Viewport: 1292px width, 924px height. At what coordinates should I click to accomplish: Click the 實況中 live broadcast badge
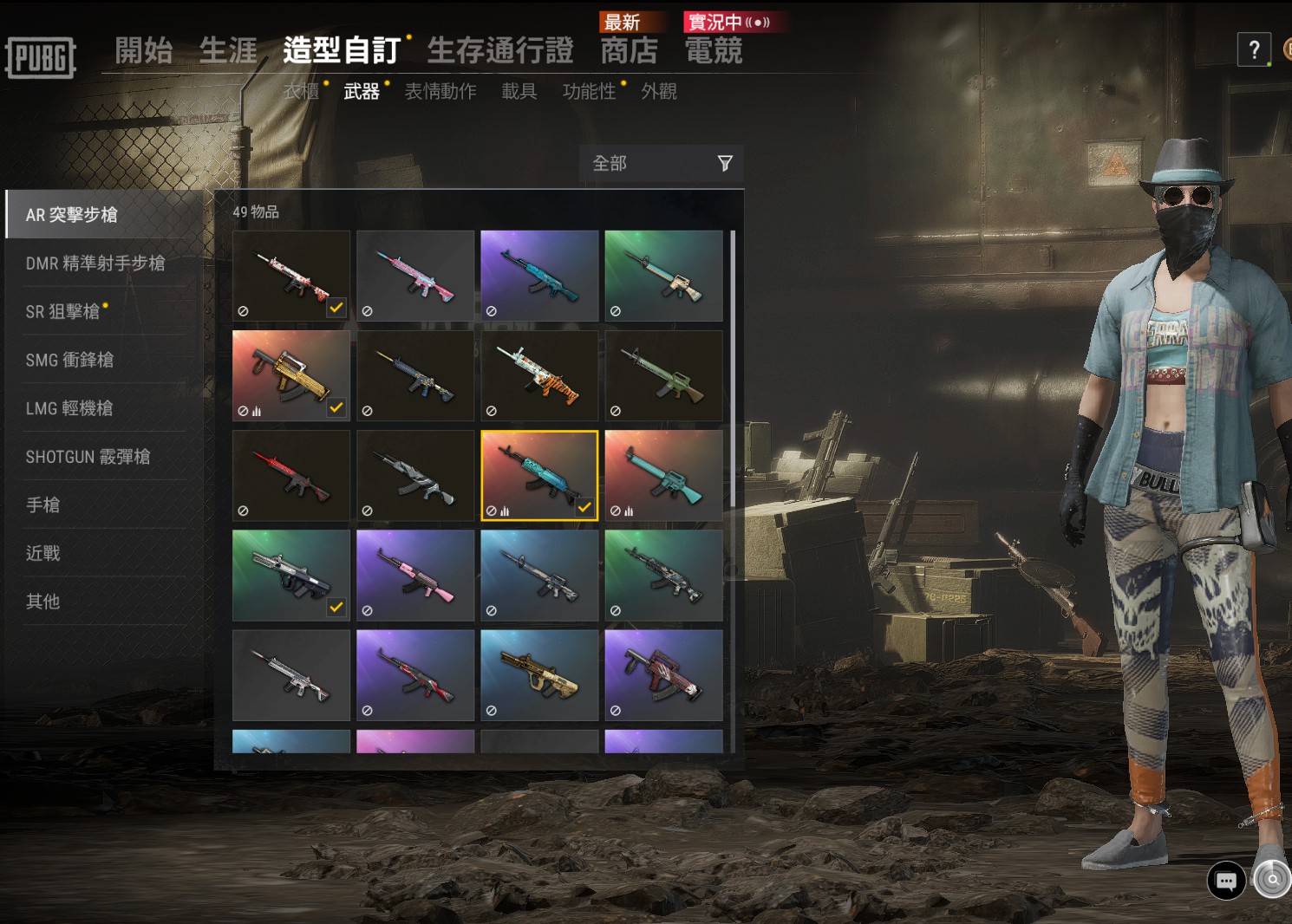(734, 21)
